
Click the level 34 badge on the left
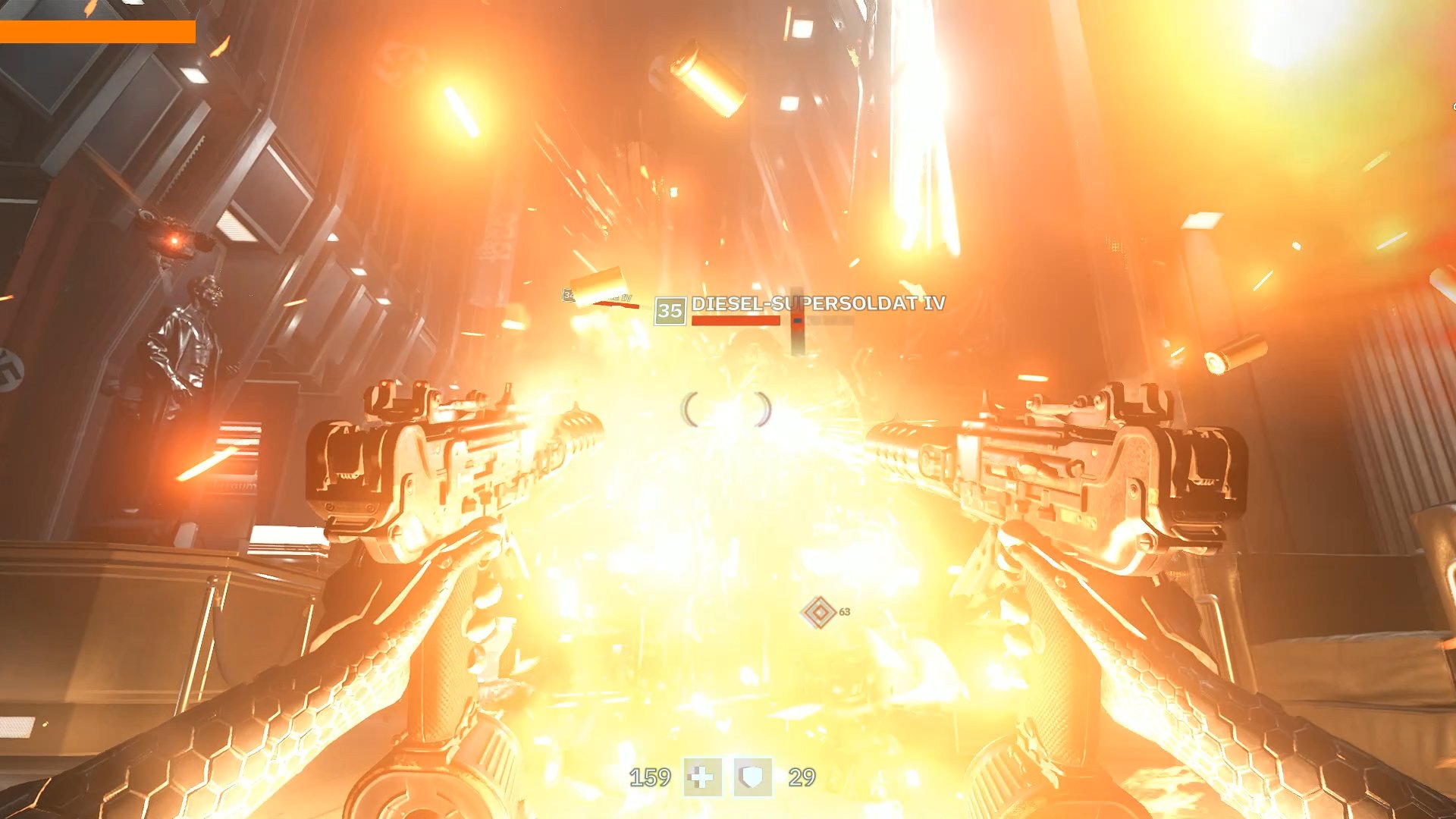tap(568, 294)
